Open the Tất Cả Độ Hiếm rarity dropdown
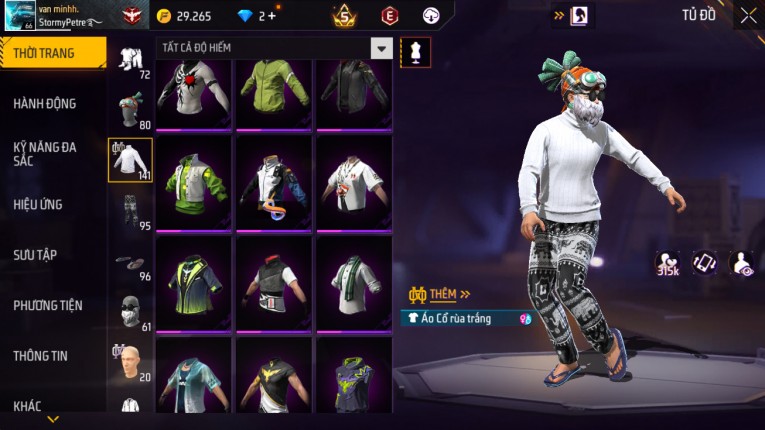 381,48
